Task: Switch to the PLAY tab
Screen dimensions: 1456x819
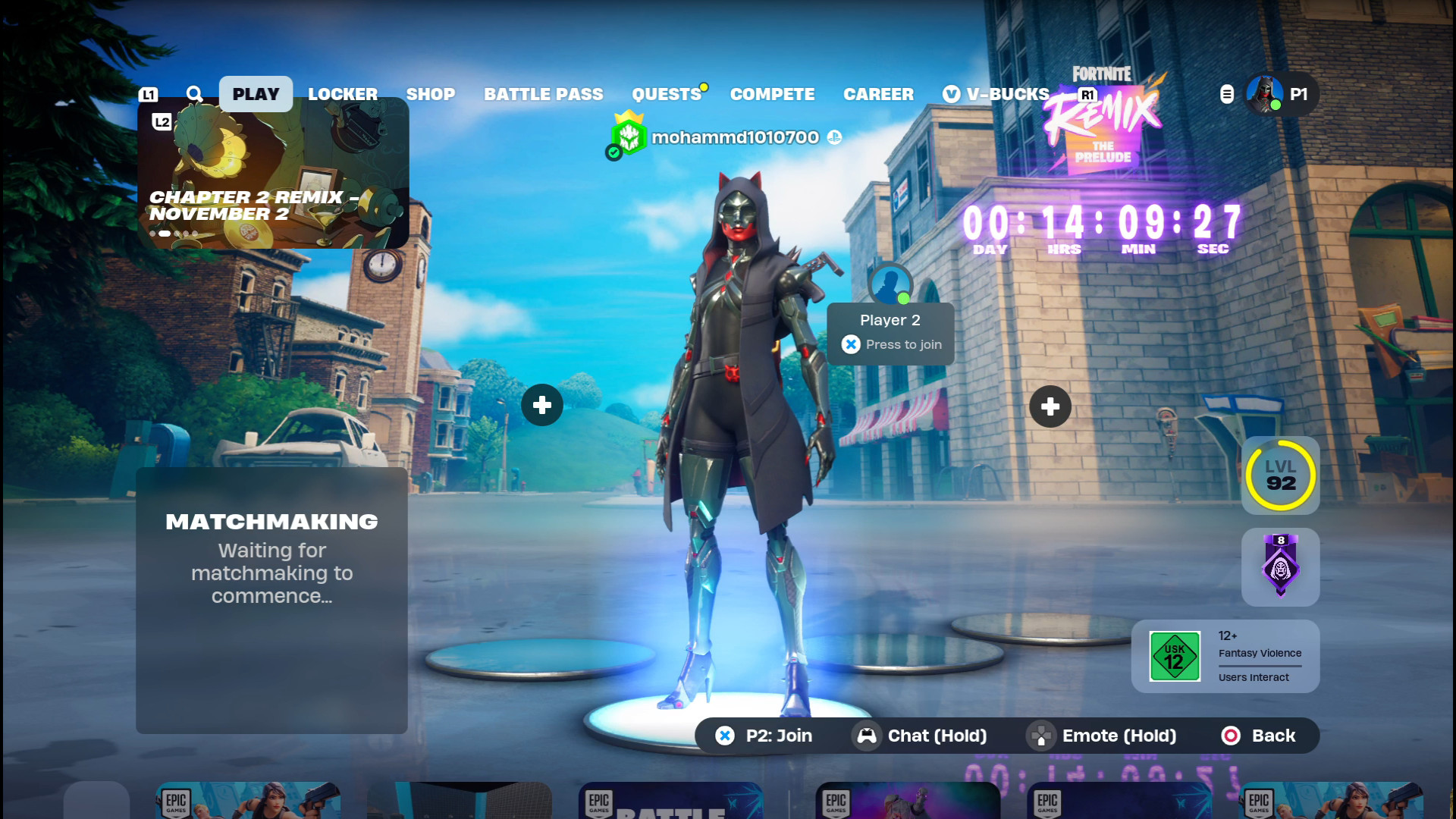Action: click(x=256, y=94)
